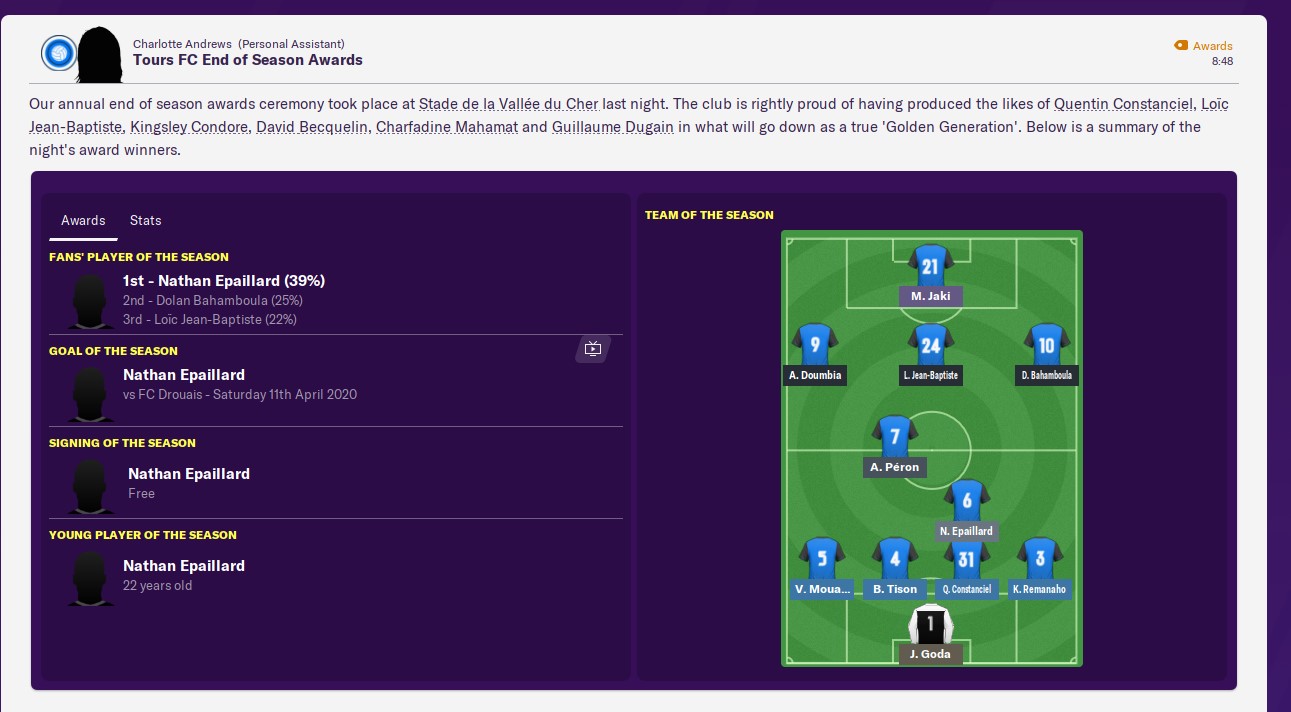The image size is (1291, 712).
Task: Choose K. Remanaho's number 3 shirt
Action: tap(1040, 560)
